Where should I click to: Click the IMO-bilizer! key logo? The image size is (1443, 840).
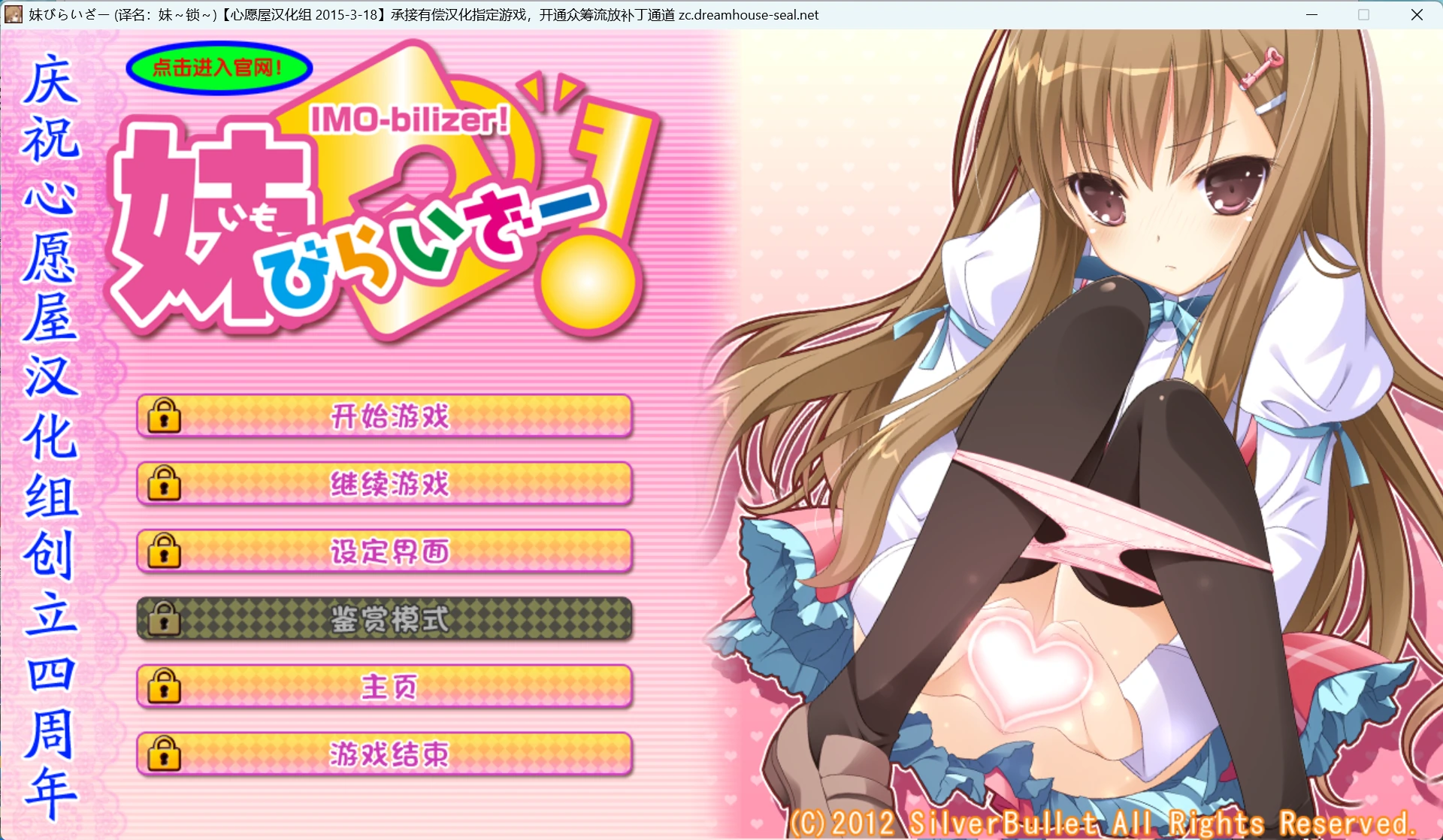[413, 119]
